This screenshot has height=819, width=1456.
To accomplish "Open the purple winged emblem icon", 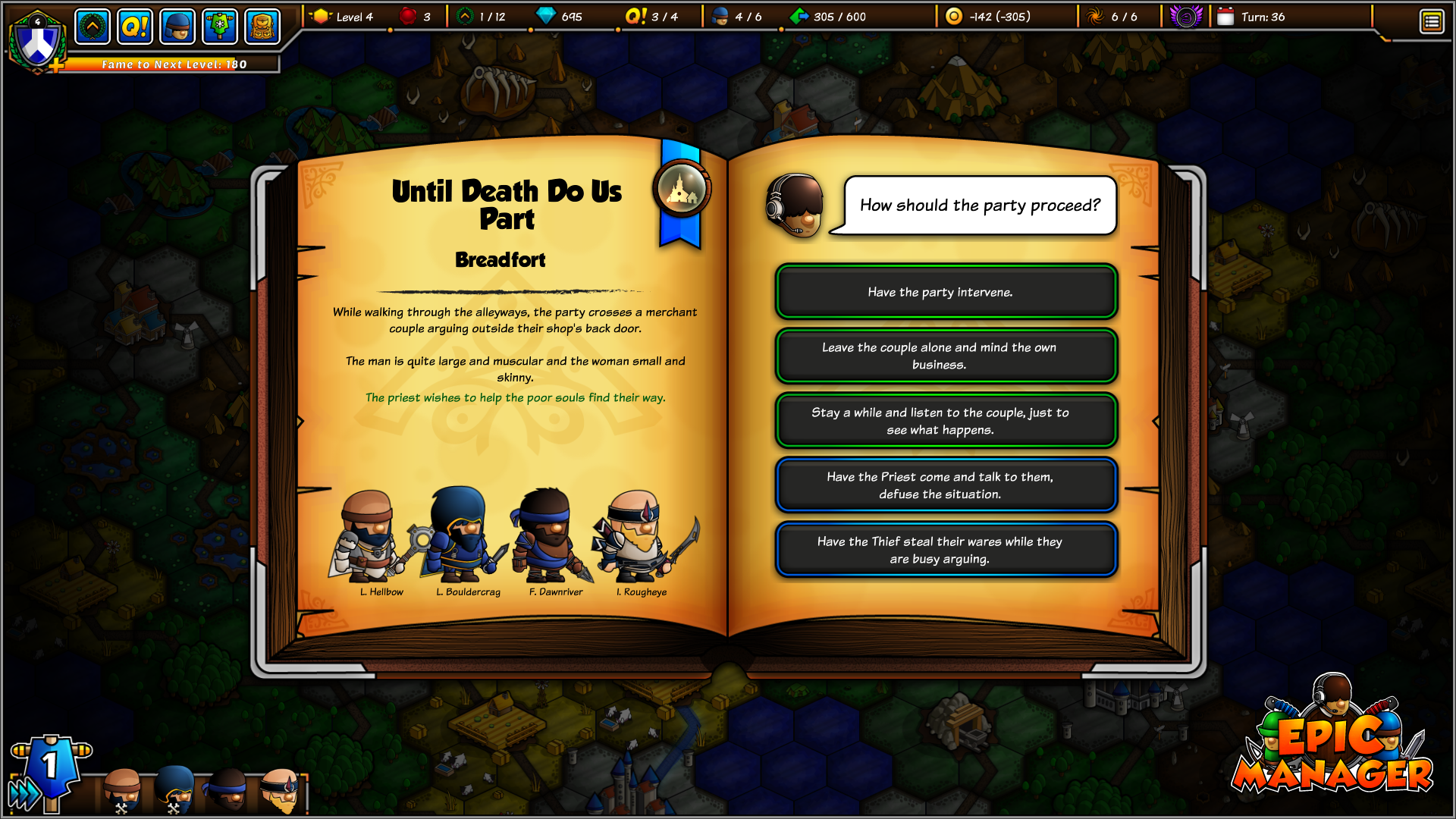I will [x=1186, y=15].
